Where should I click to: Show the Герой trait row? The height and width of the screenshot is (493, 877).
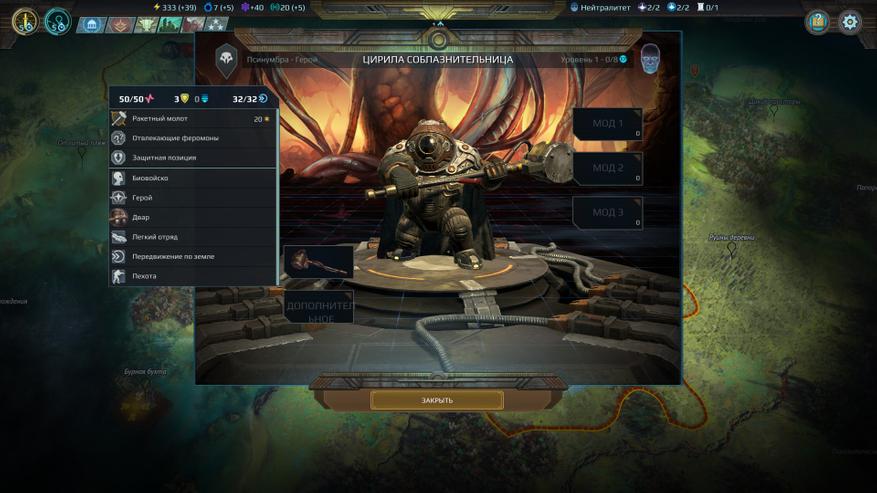click(193, 198)
